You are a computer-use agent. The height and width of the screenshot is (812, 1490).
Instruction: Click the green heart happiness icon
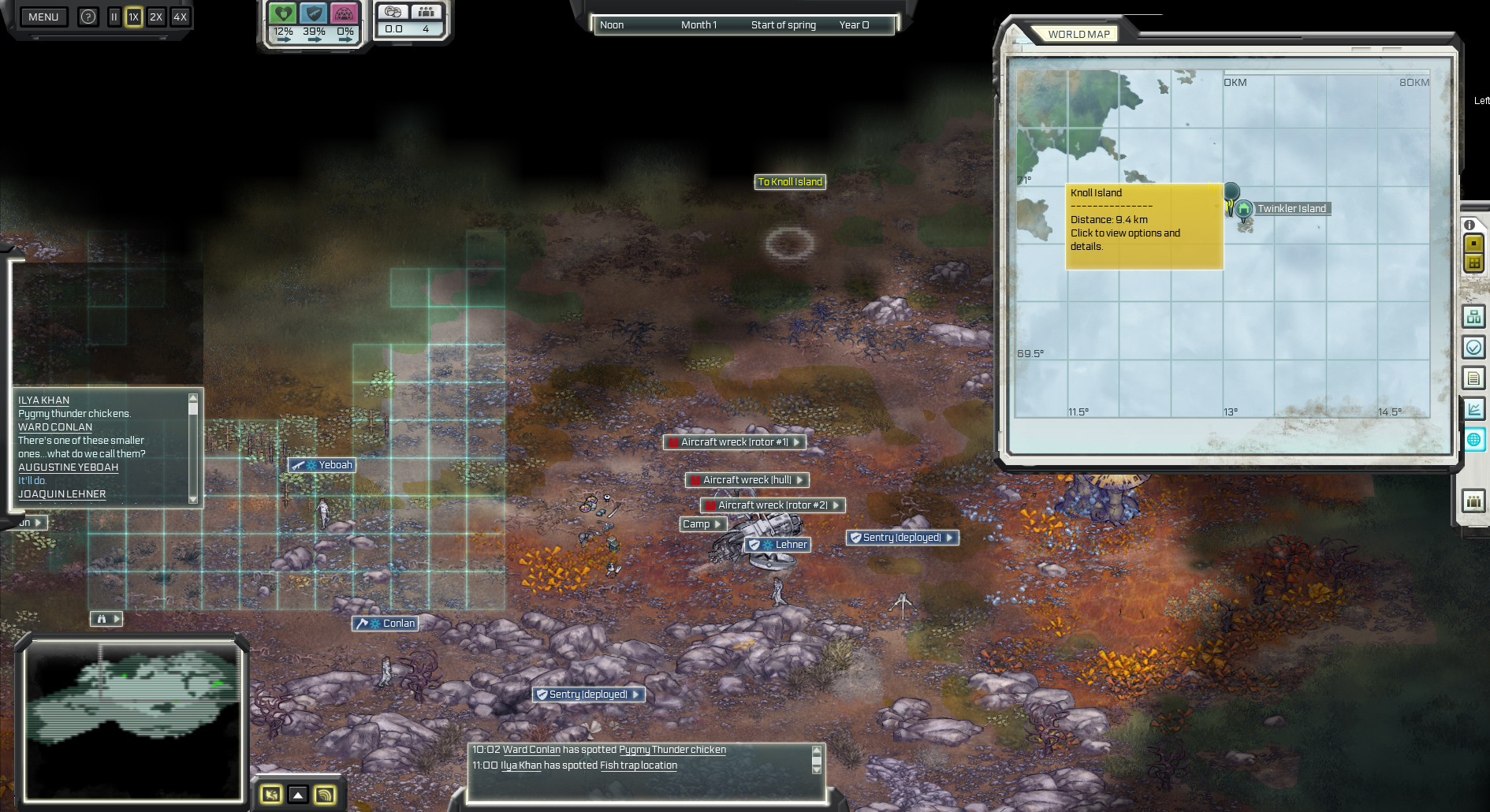pos(281,14)
